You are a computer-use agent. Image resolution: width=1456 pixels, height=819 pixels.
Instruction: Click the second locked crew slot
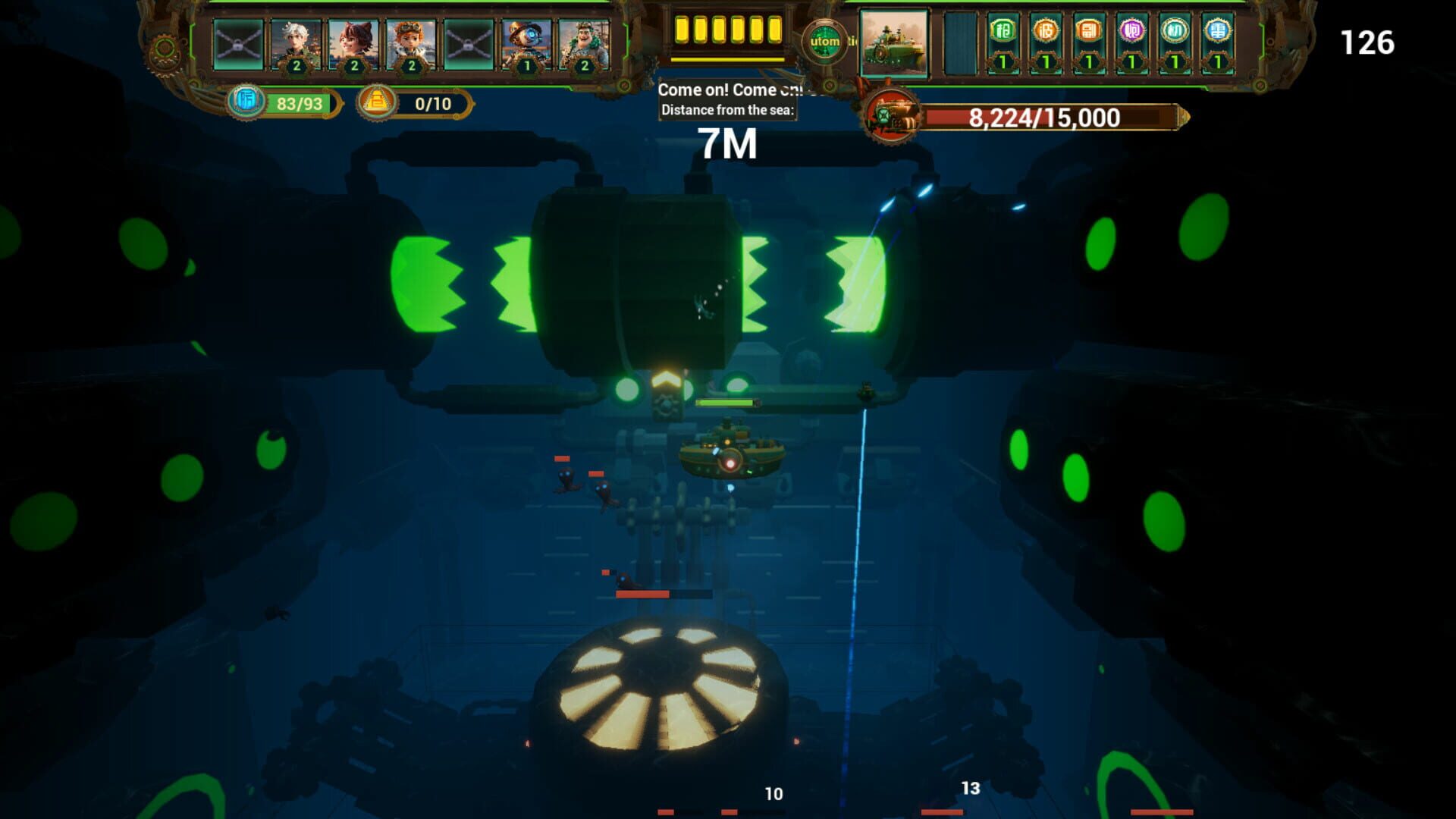467,42
